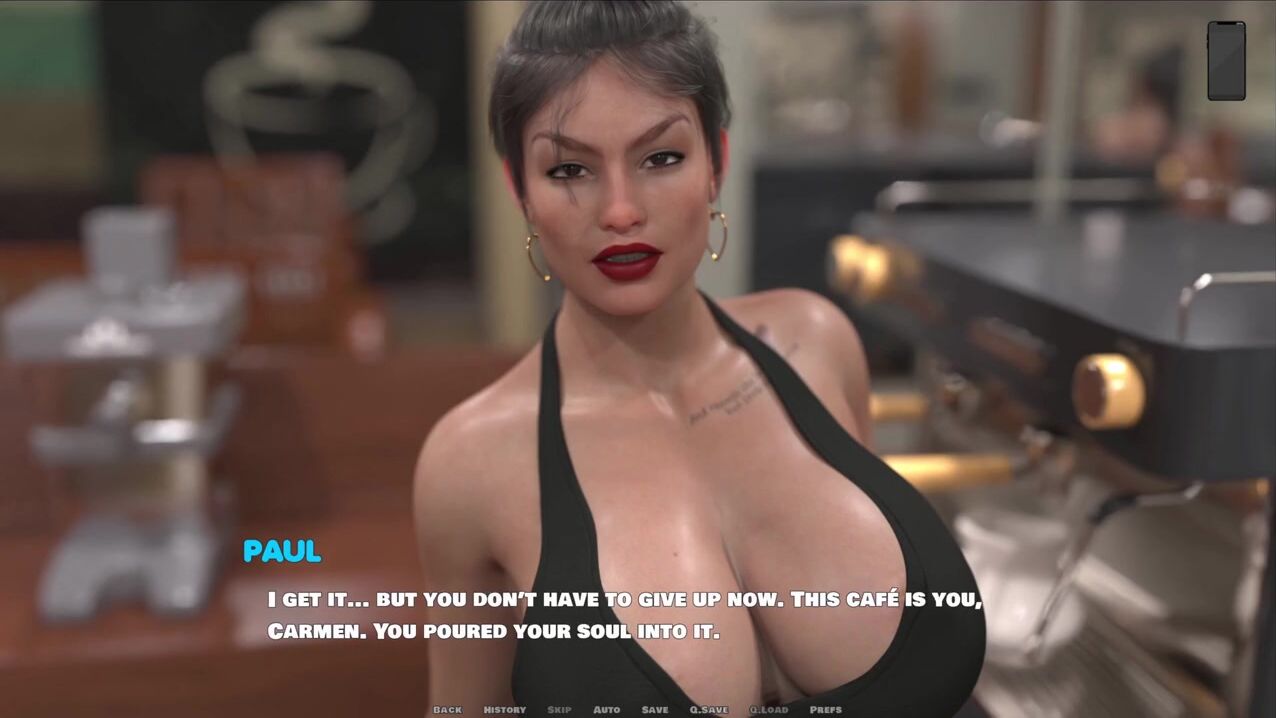Toggle Auto dialogue advance
Screen dimensions: 1276x718
[606, 709]
